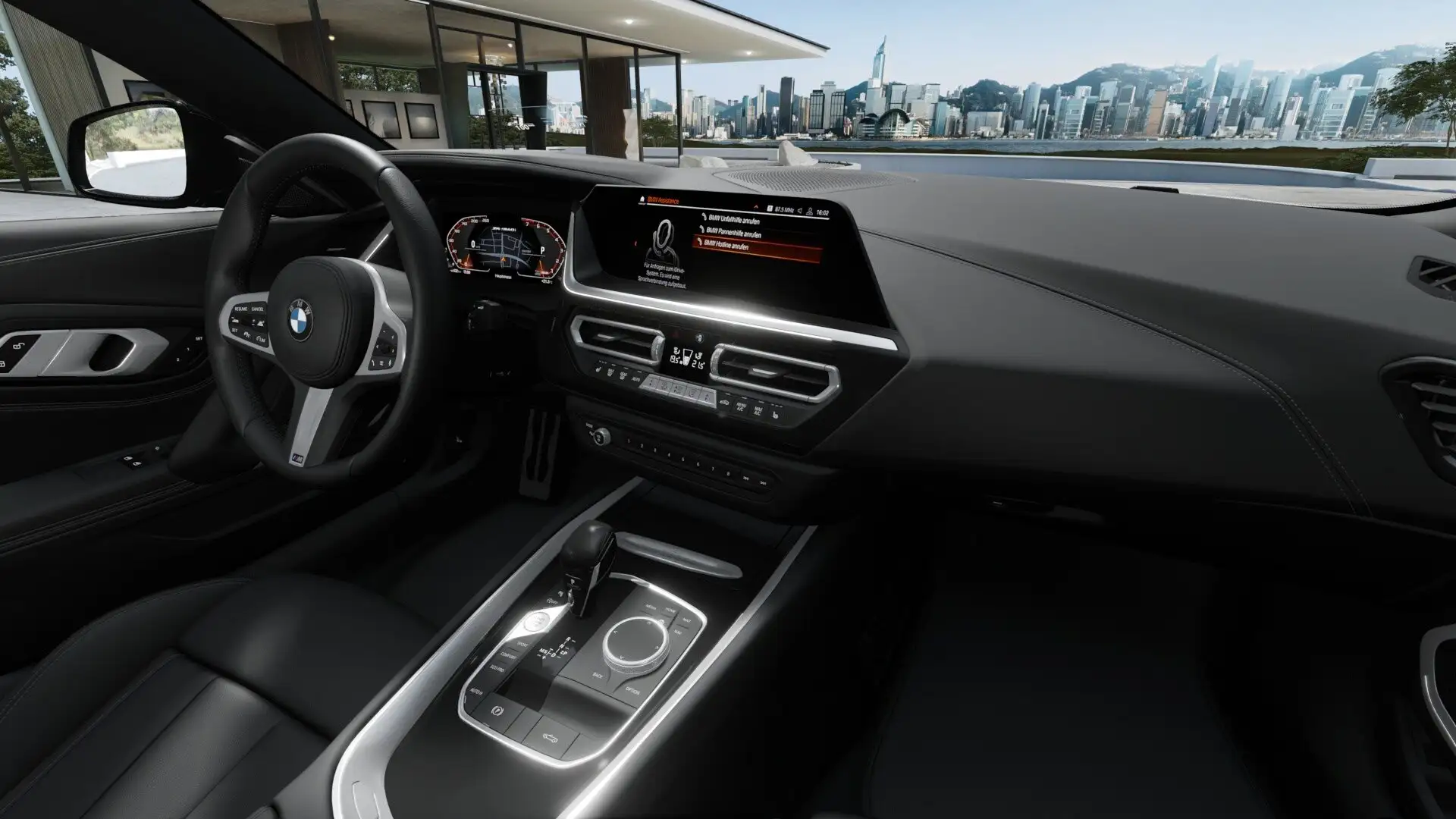Select the MAP shortcut by the iDrive knob
Screen dimensions: 1456x819
coord(686,619)
